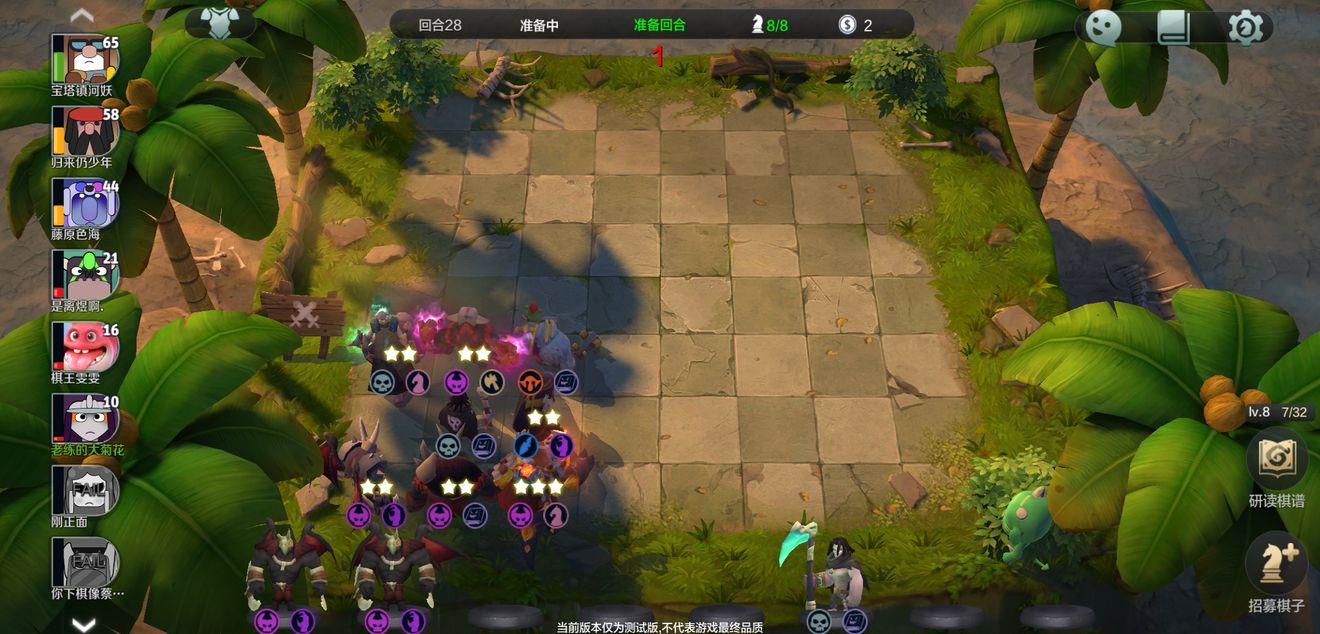Collapse player list with the up arrow
This screenshot has height=634, width=1320.
point(83,15)
